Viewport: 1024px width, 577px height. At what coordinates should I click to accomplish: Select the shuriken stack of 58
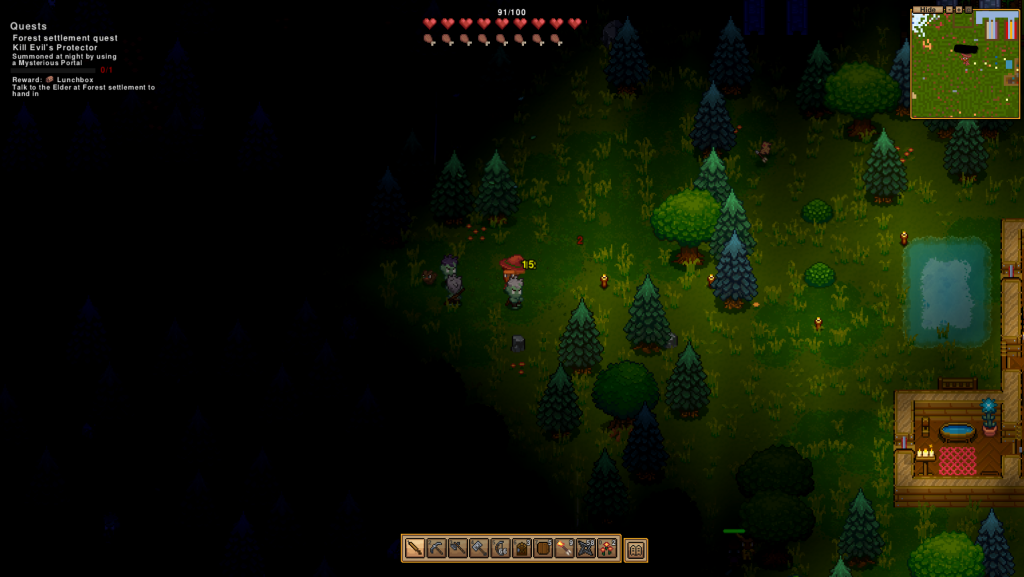pos(586,548)
